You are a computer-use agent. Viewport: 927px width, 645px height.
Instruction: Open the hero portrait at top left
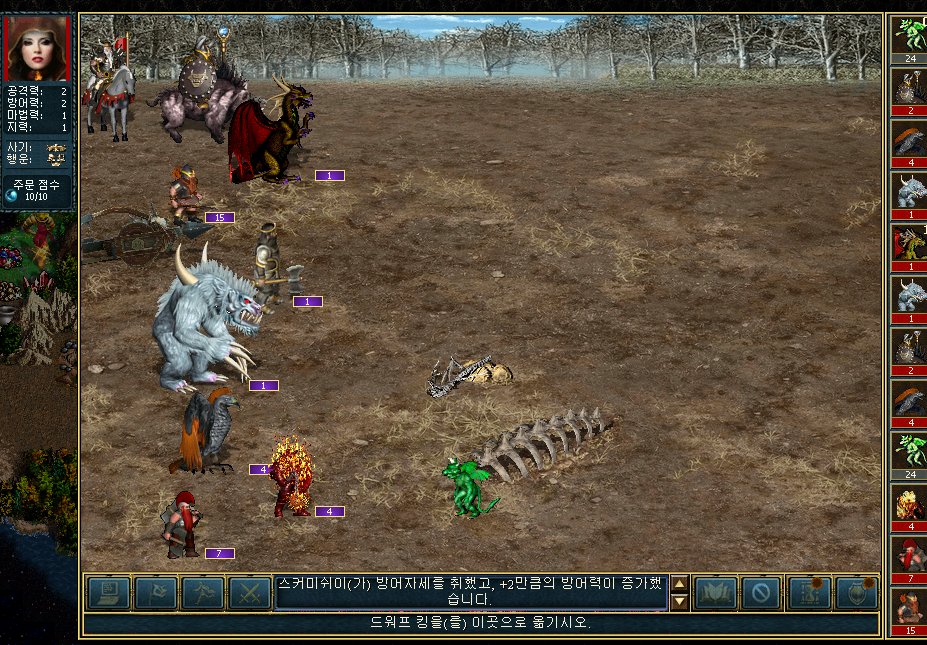[x=36, y=48]
